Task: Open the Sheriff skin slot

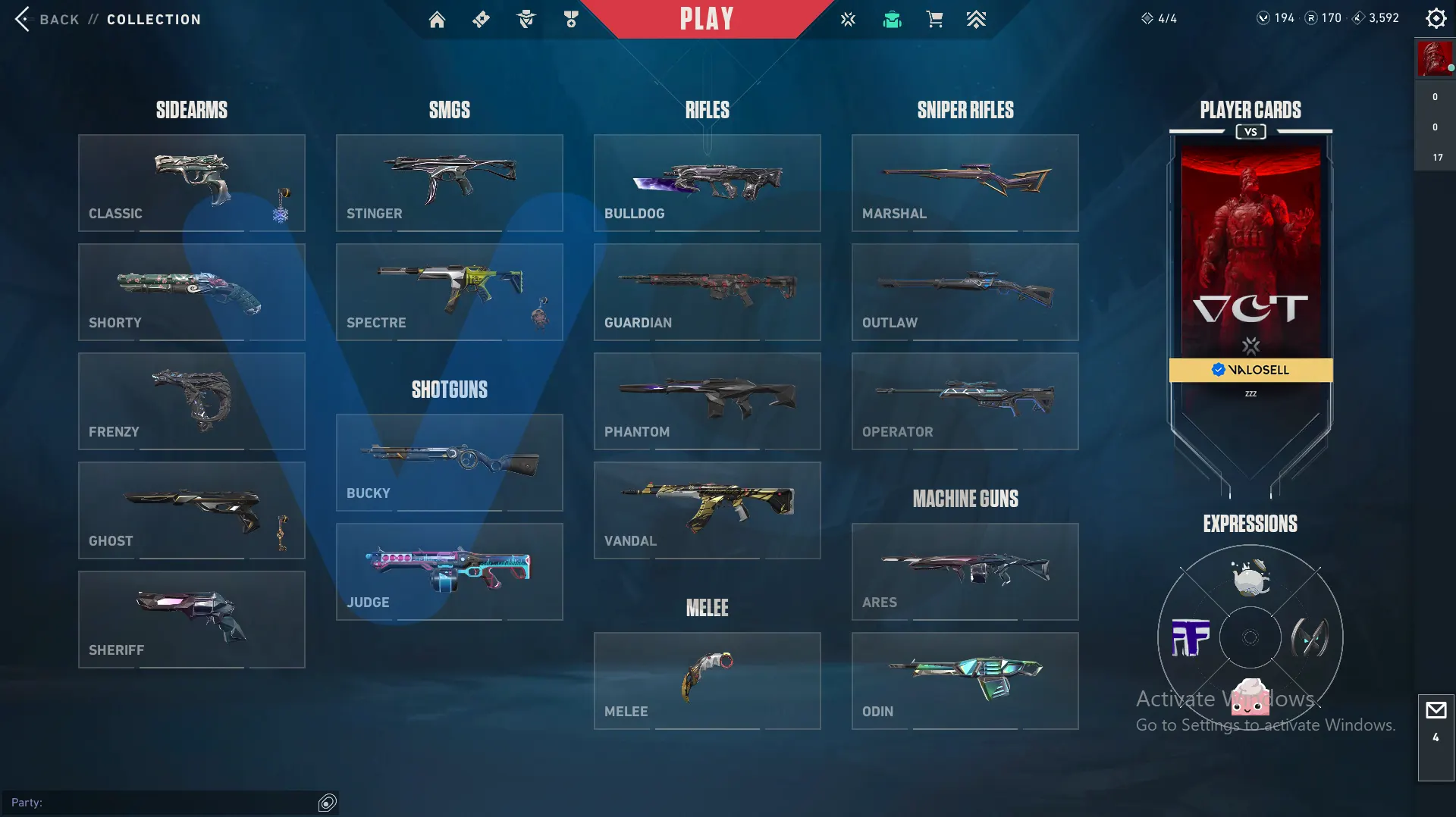Action: [191, 619]
